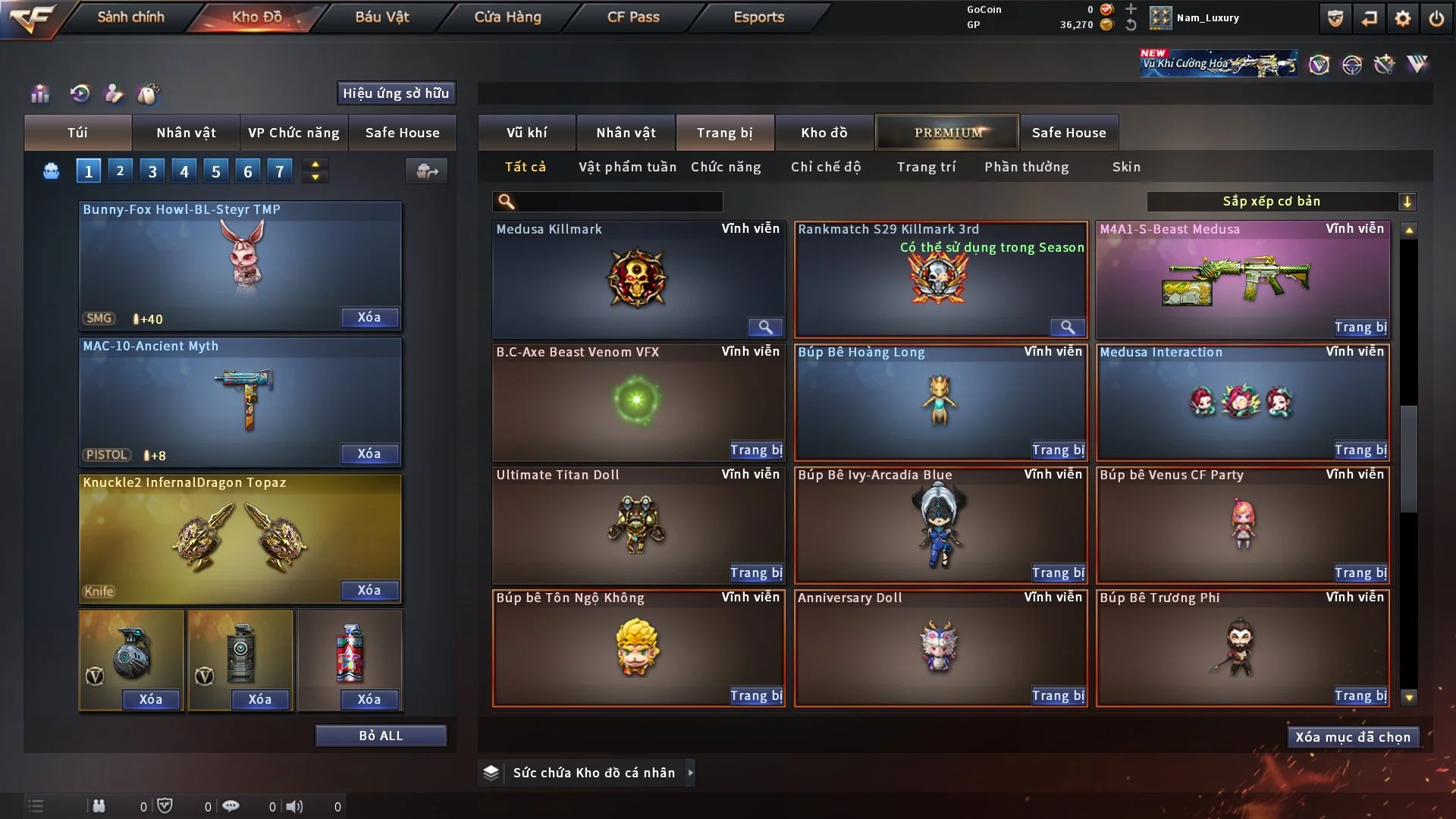
Task: Equip Búp bê Tôn Ngộ Không doll
Action: pos(755,695)
